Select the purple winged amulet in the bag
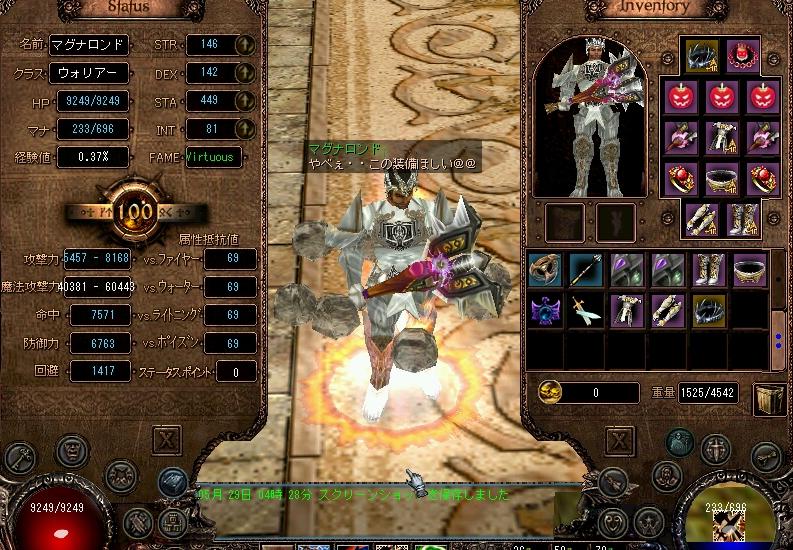The height and width of the screenshot is (550, 793). pos(546,311)
